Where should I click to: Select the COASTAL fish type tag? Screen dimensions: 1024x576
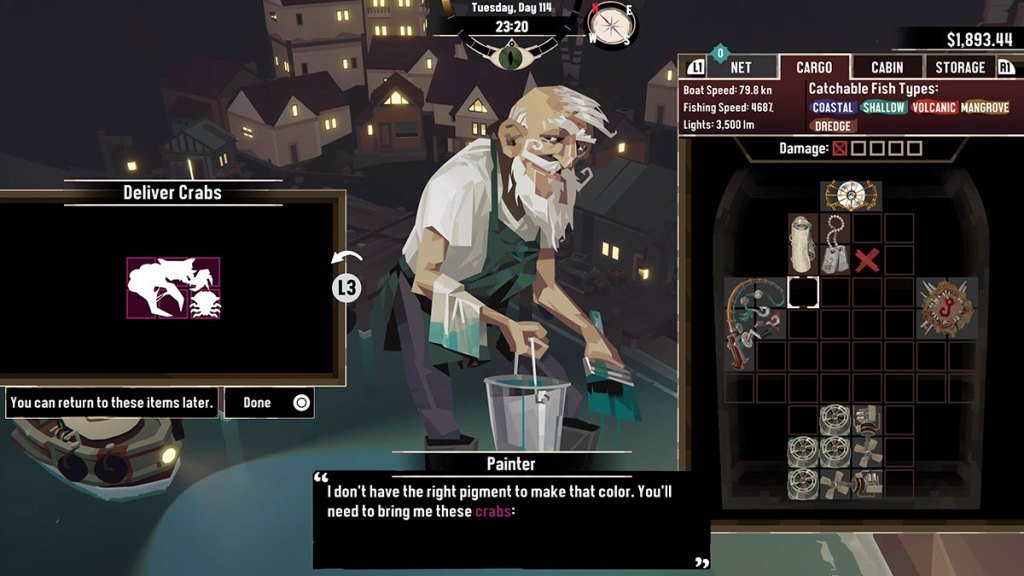[833, 108]
